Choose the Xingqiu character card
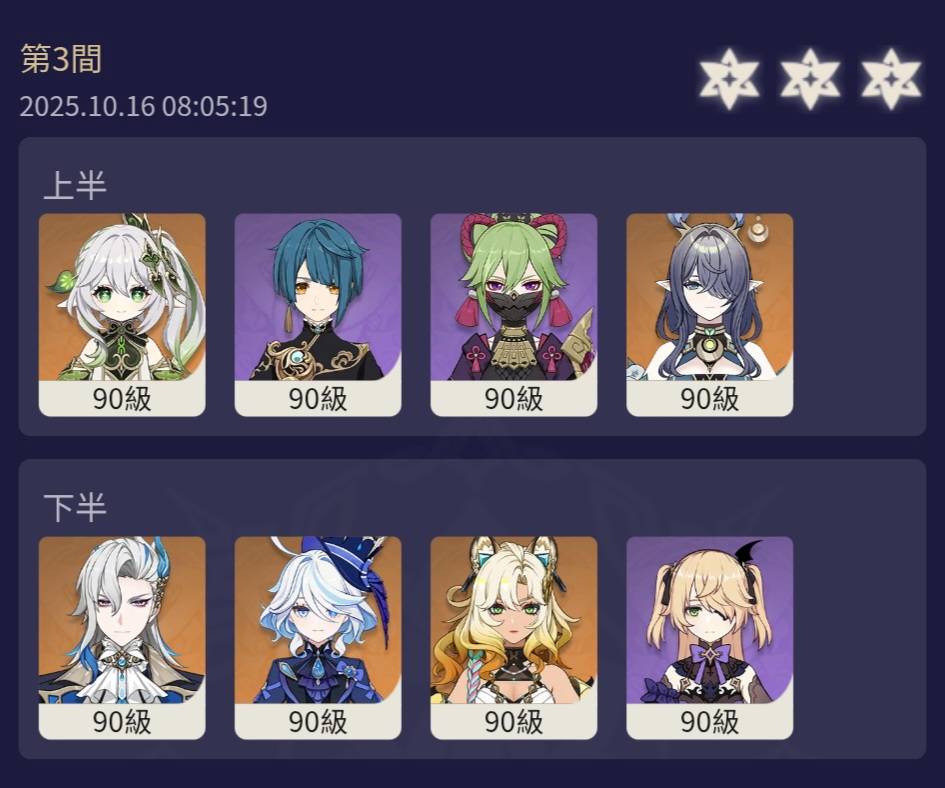This screenshot has width=945, height=788. coord(318,300)
